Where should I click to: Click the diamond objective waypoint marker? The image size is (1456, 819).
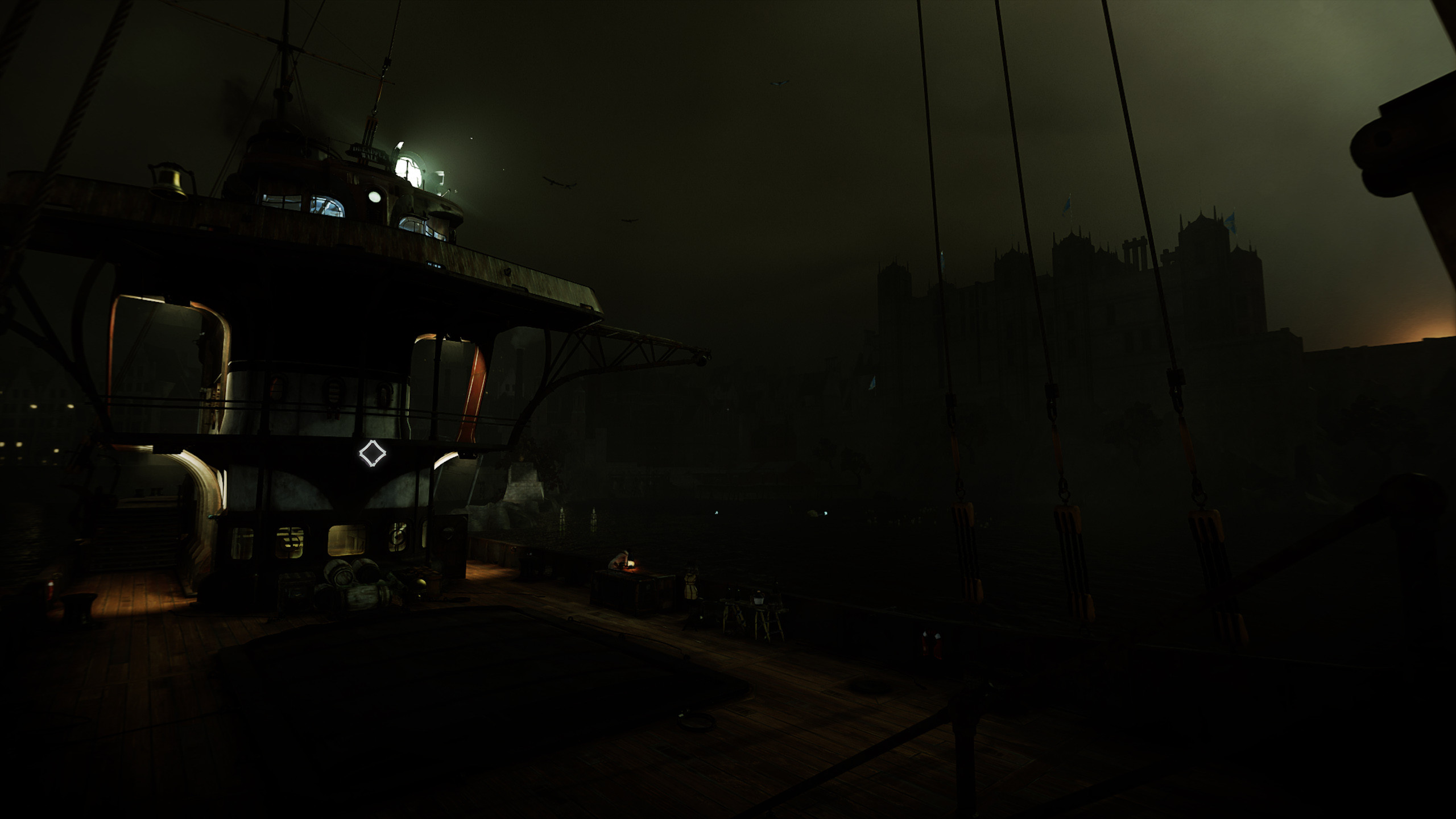pyautogui.click(x=372, y=453)
